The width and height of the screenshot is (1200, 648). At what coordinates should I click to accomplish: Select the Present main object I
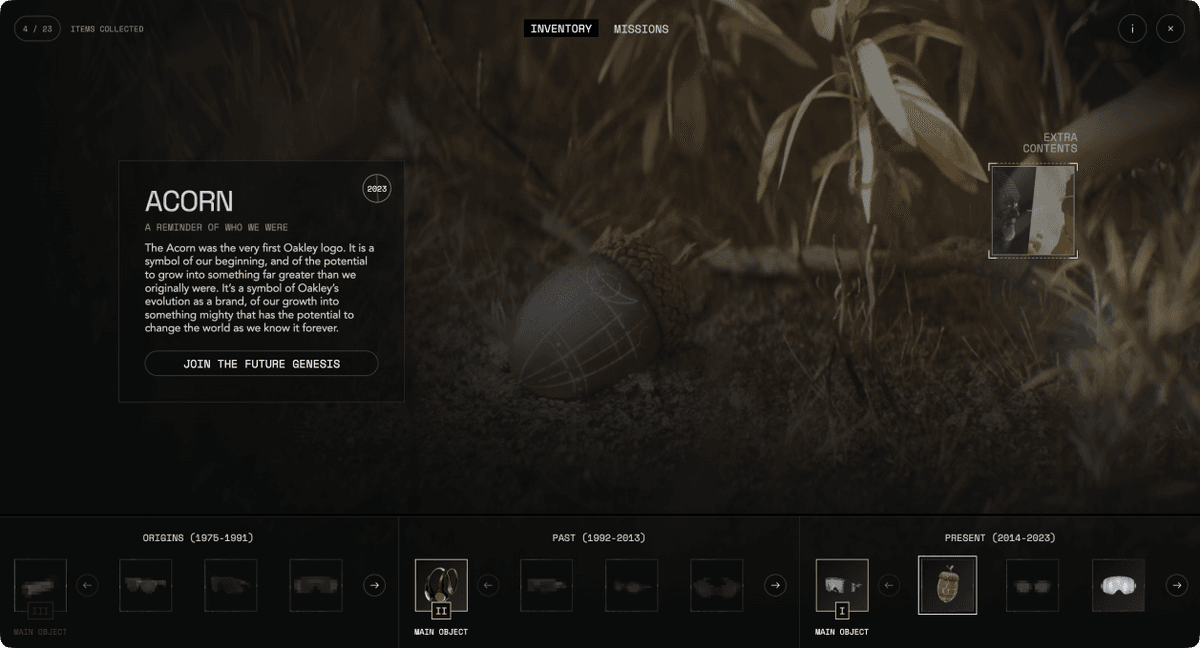842,586
